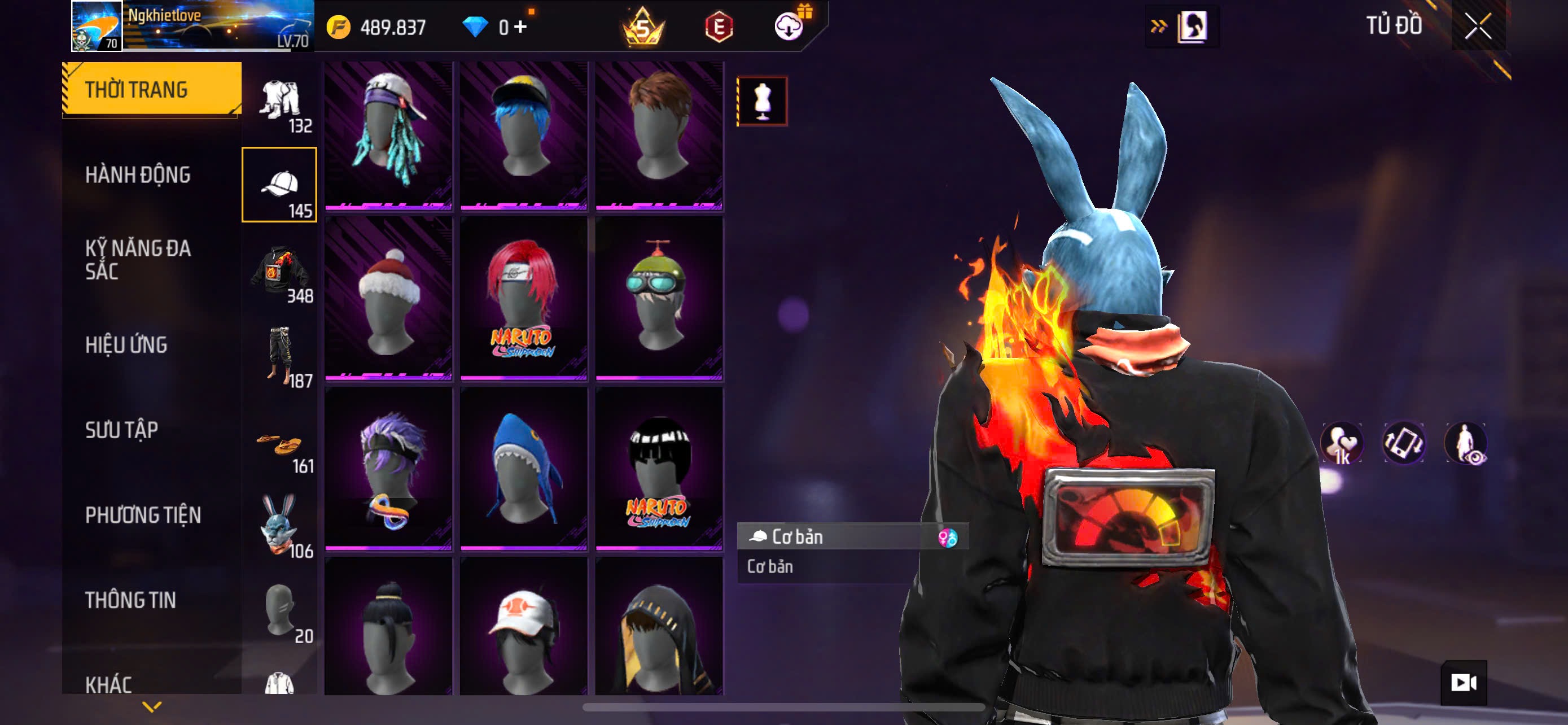Choose the Santa hat headwear
The image size is (1568, 725).
point(388,298)
